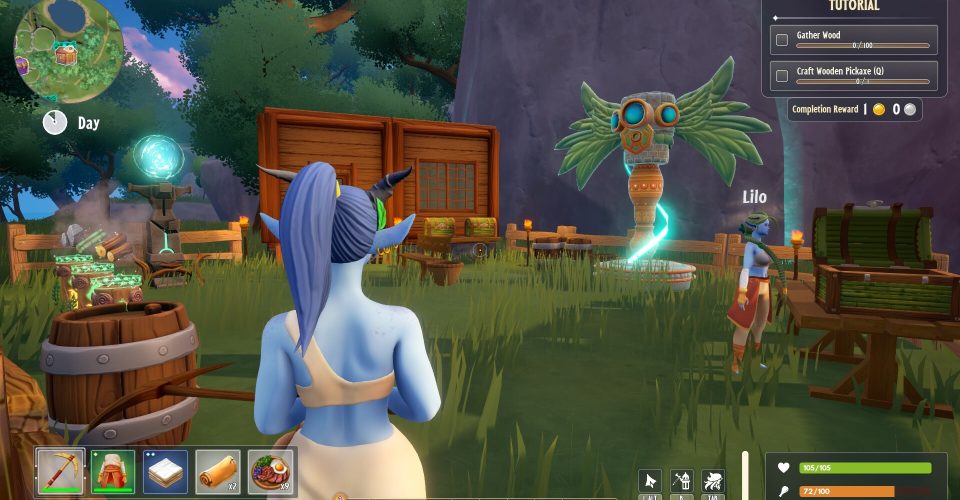Click the Gather Wood tutorial objective
This screenshot has height=500, width=960.
point(862,39)
